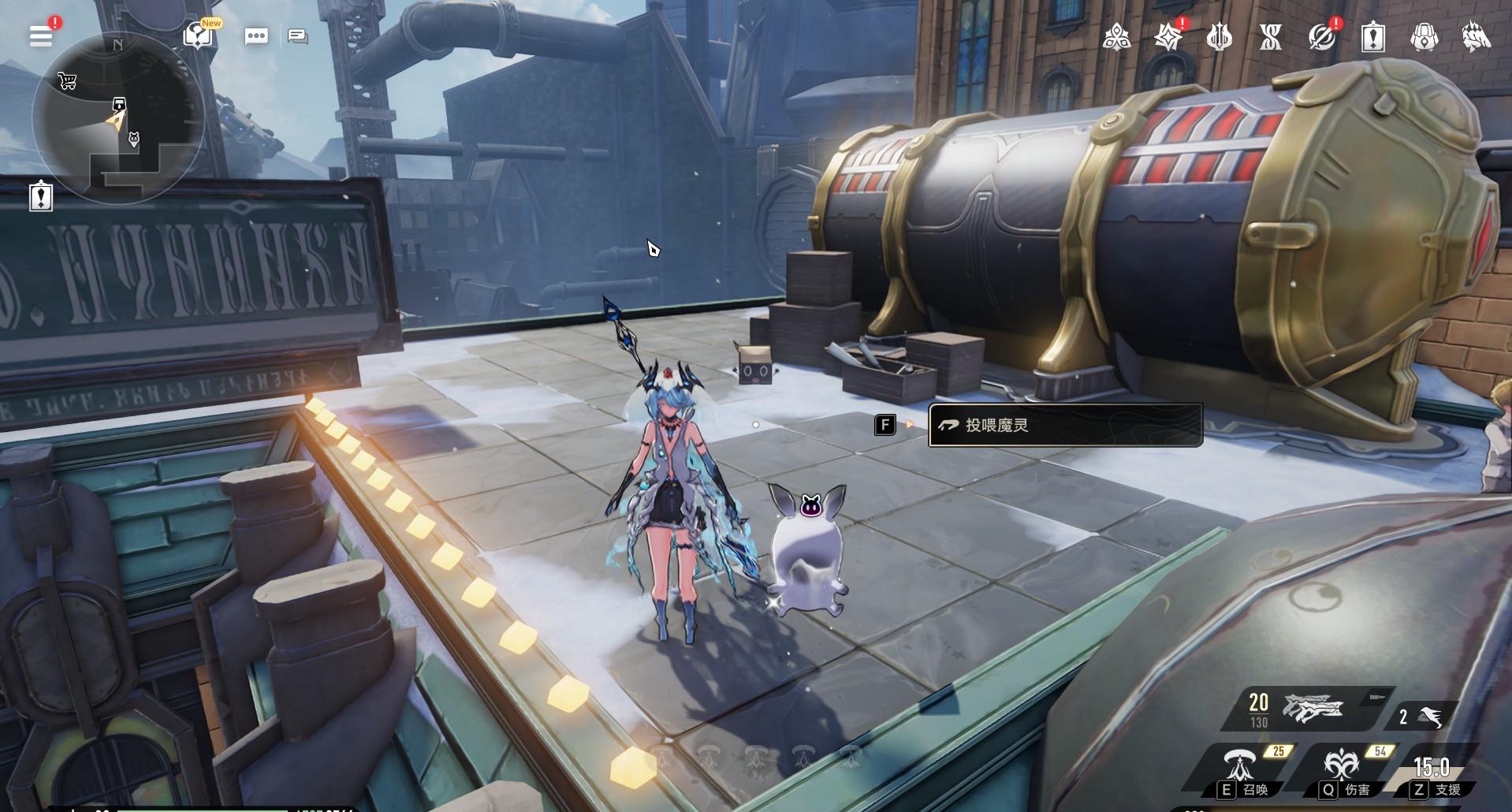Open the circular minimap
Image resolution: width=1512 pixels, height=812 pixels.
coord(118,118)
